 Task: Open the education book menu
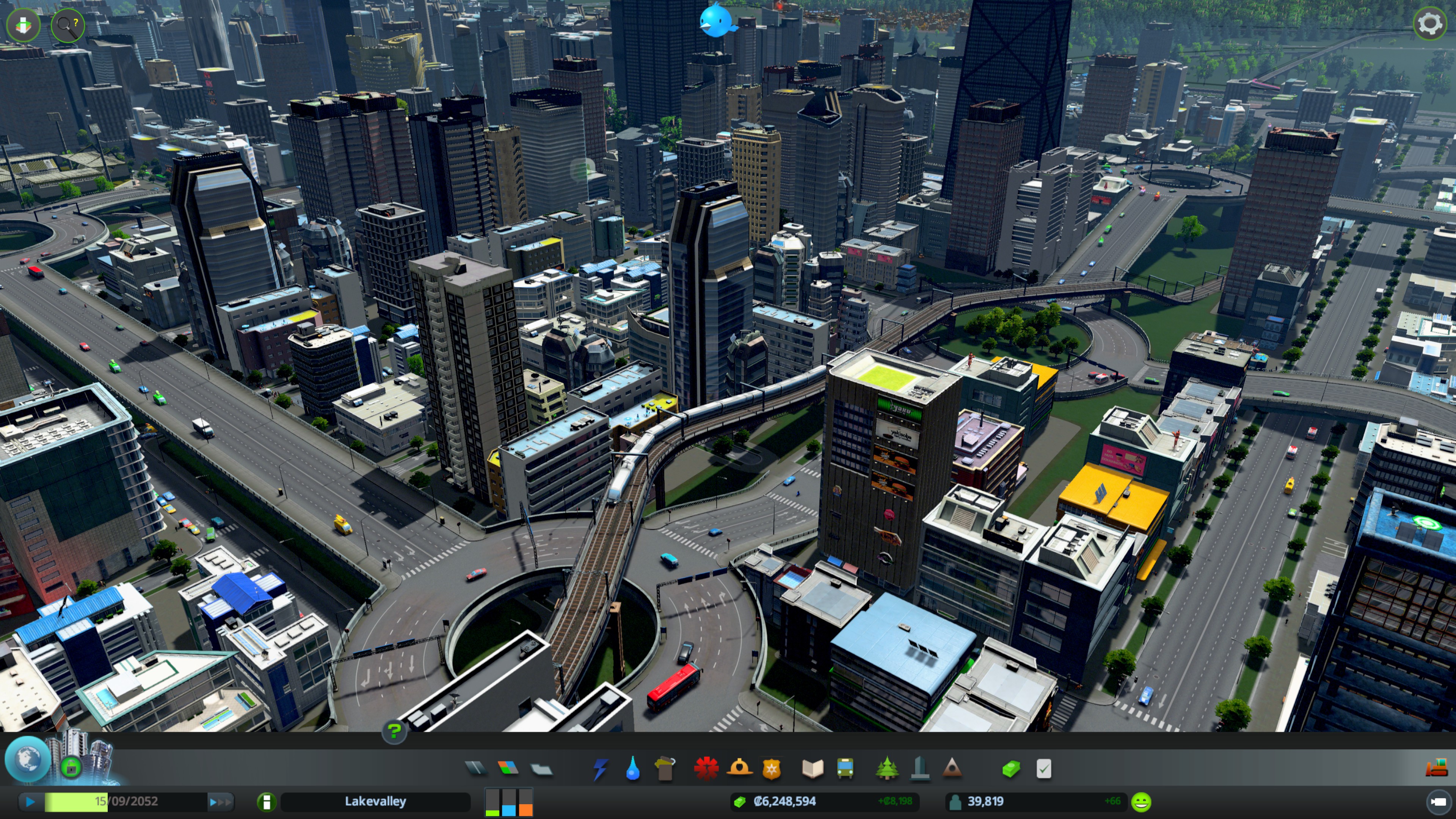coord(813,769)
